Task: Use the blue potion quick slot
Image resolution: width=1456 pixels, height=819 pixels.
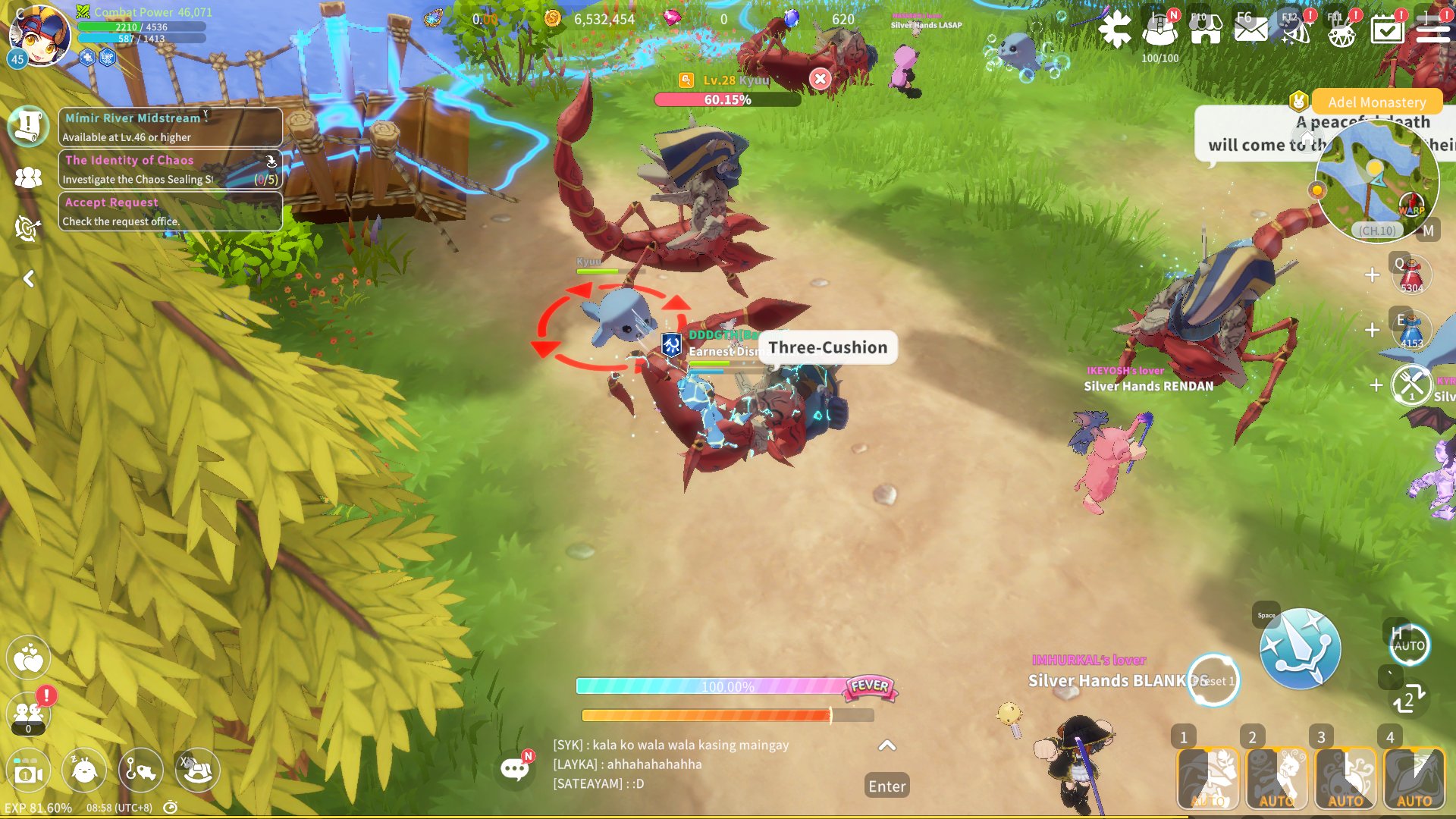Action: (x=1411, y=331)
